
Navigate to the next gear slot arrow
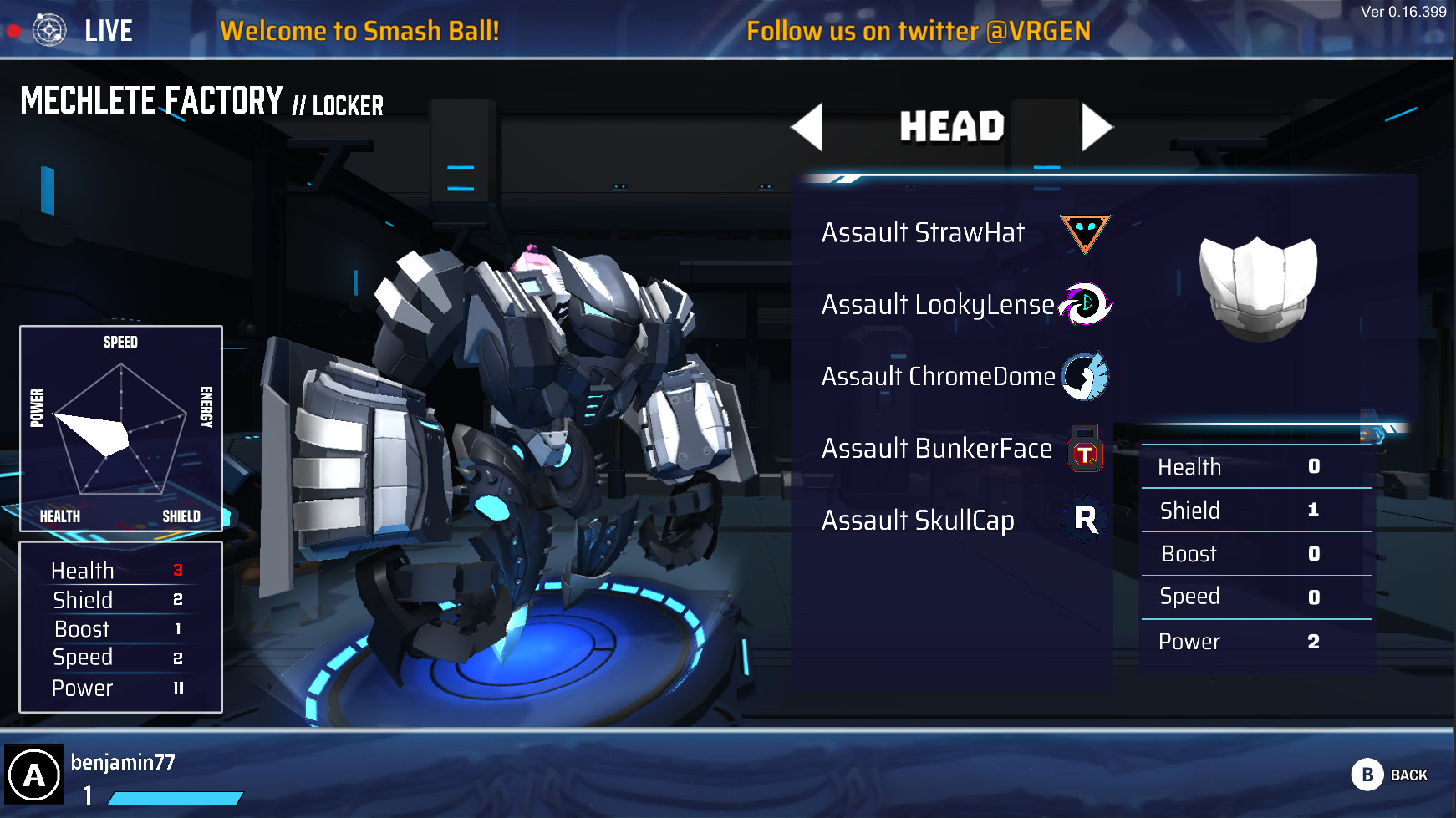(x=1099, y=127)
